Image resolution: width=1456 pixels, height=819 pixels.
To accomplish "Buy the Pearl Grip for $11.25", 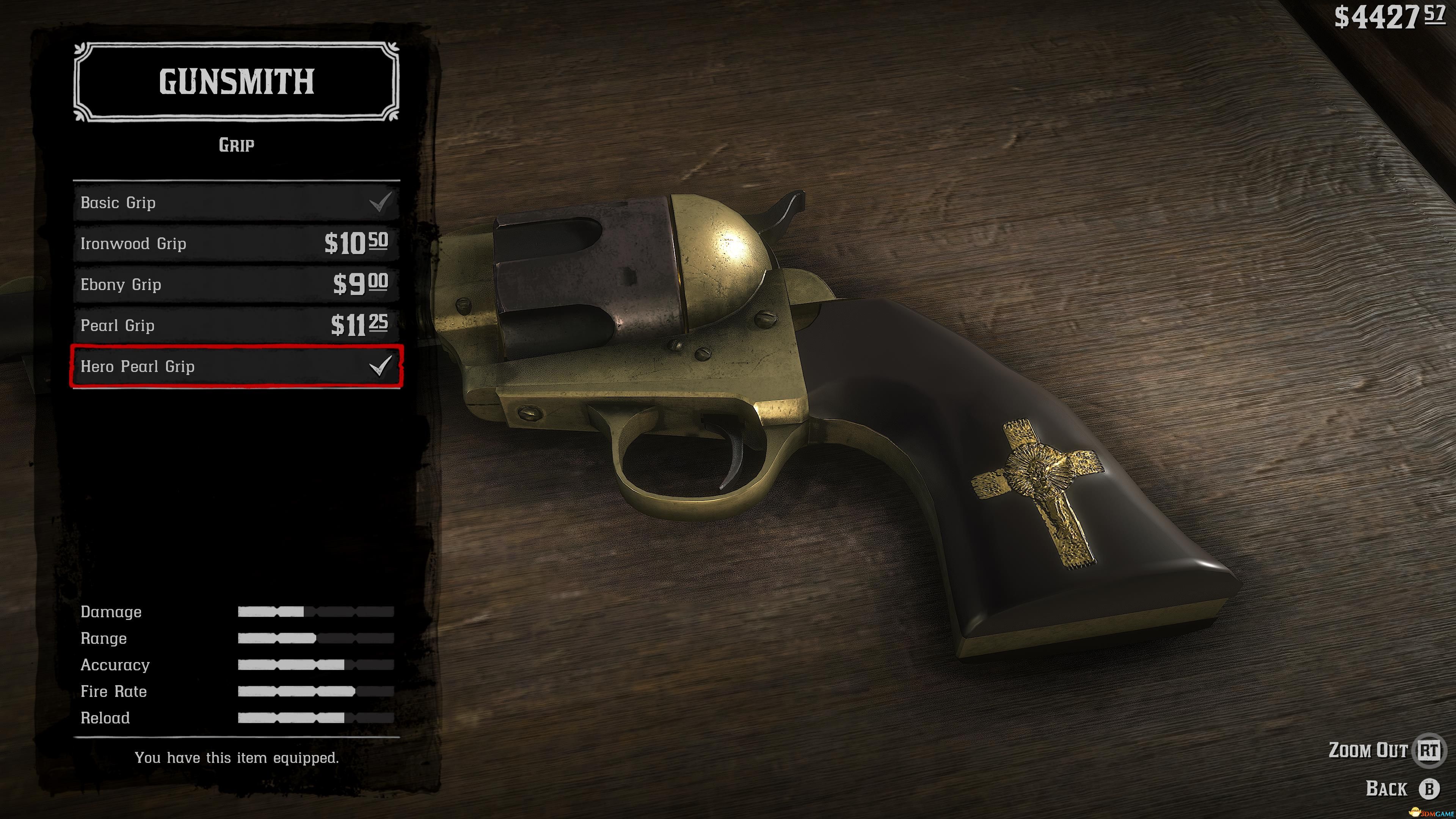I will point(236,326).
